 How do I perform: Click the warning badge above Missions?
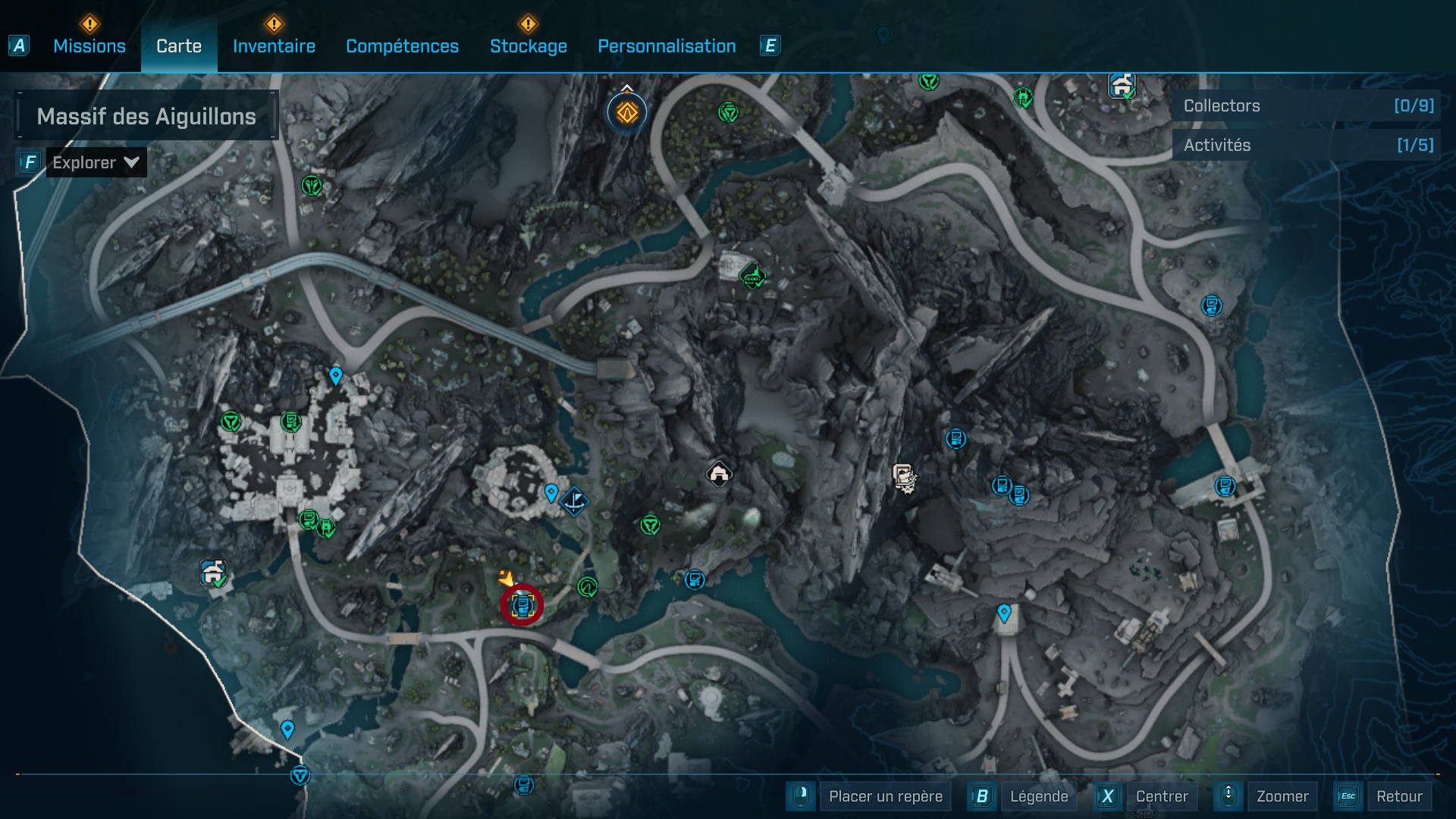[x=89, y=24]
